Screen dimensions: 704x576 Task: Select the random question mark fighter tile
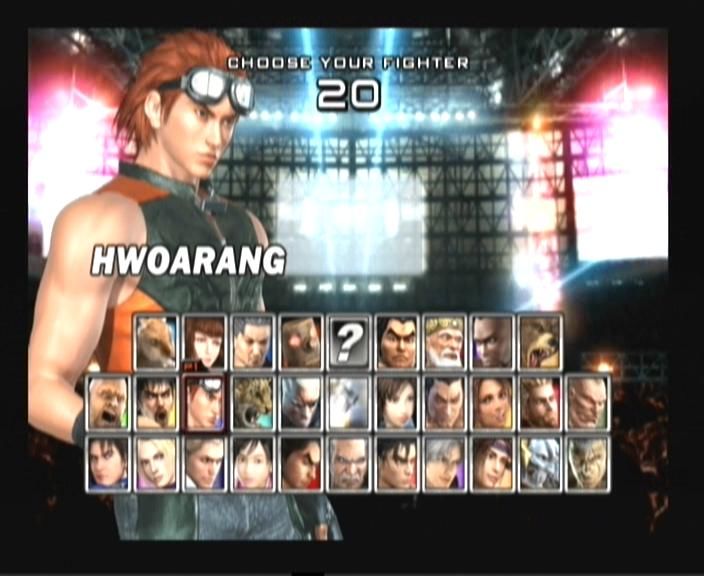pos(348,343)
